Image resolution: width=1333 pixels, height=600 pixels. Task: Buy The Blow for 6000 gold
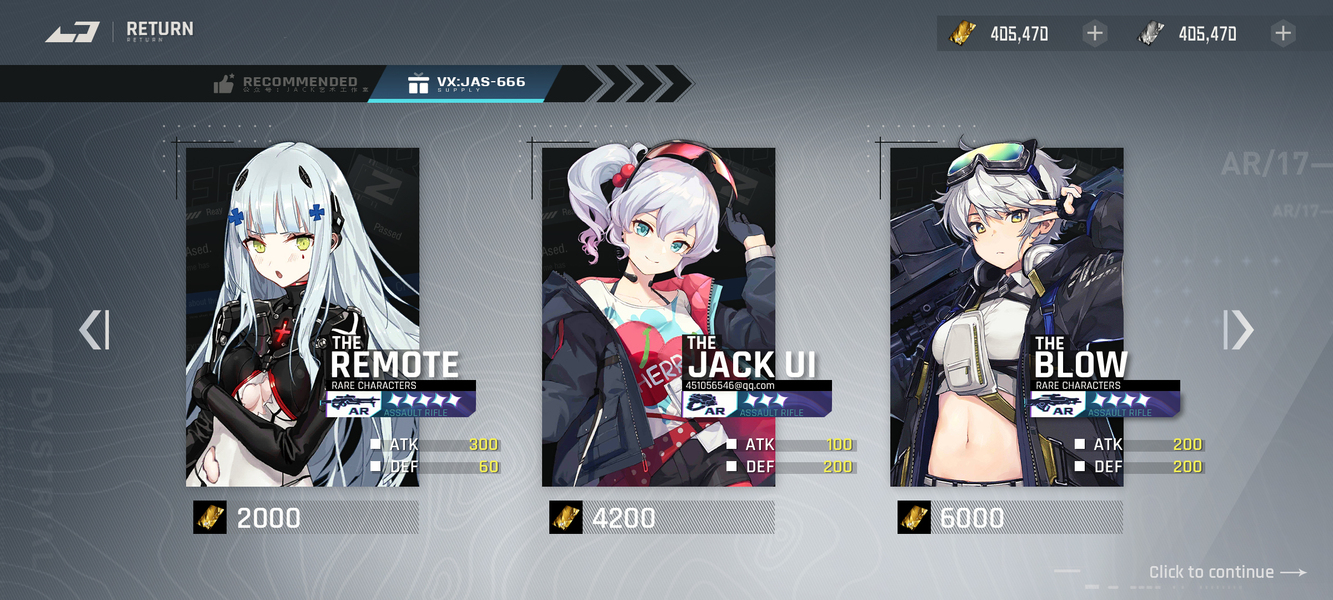pyautogui.click(x=1009, y=517)
